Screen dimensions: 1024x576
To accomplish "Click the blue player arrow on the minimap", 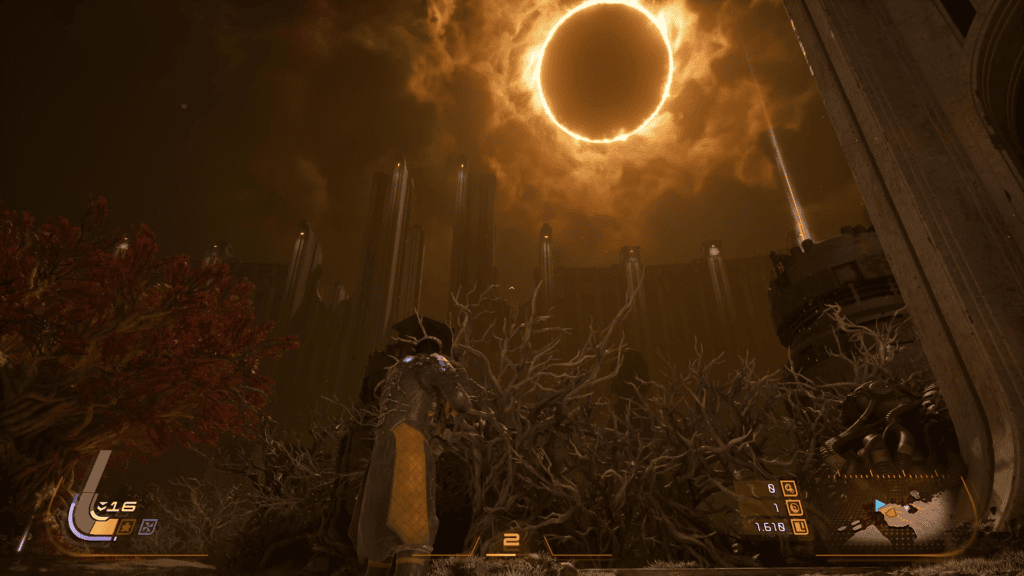I will (x=880, y=506).
